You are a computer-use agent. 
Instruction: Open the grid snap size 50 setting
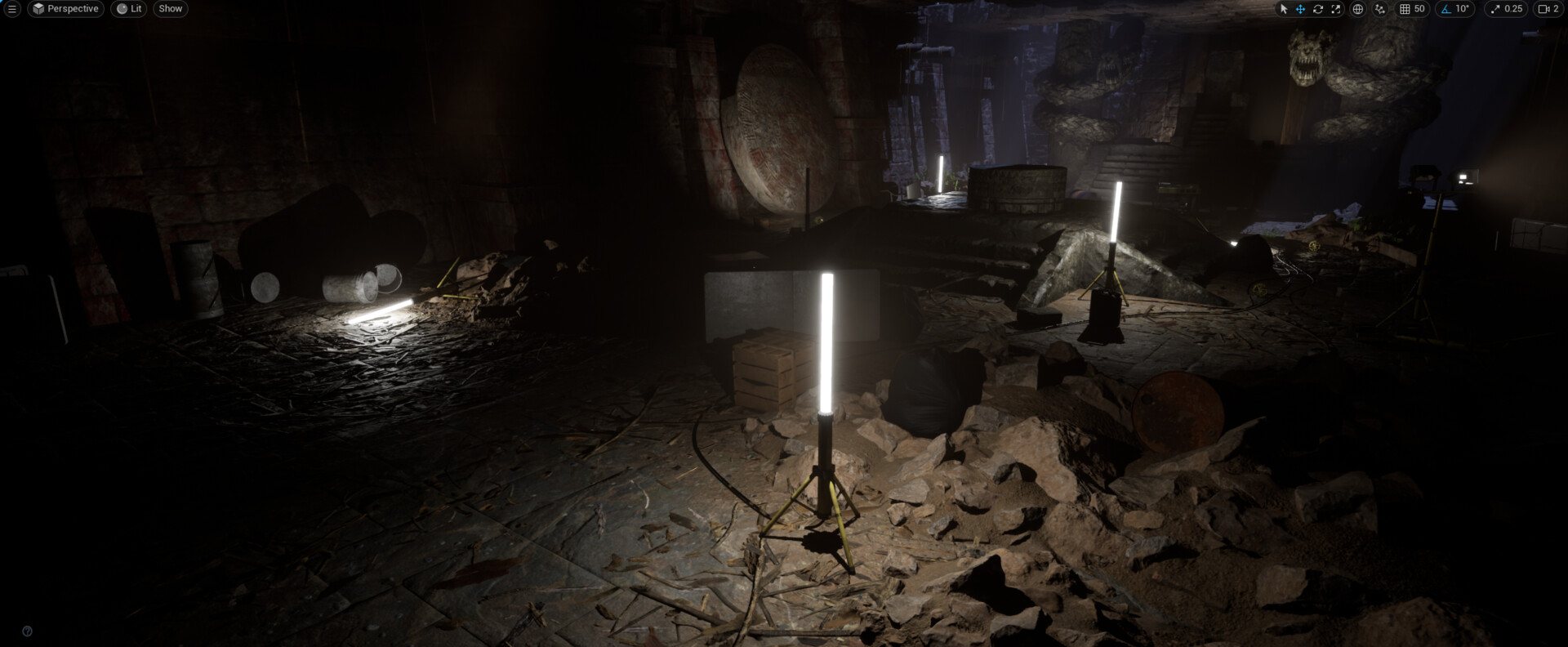pyautogui.click(x=1412, y=9)
